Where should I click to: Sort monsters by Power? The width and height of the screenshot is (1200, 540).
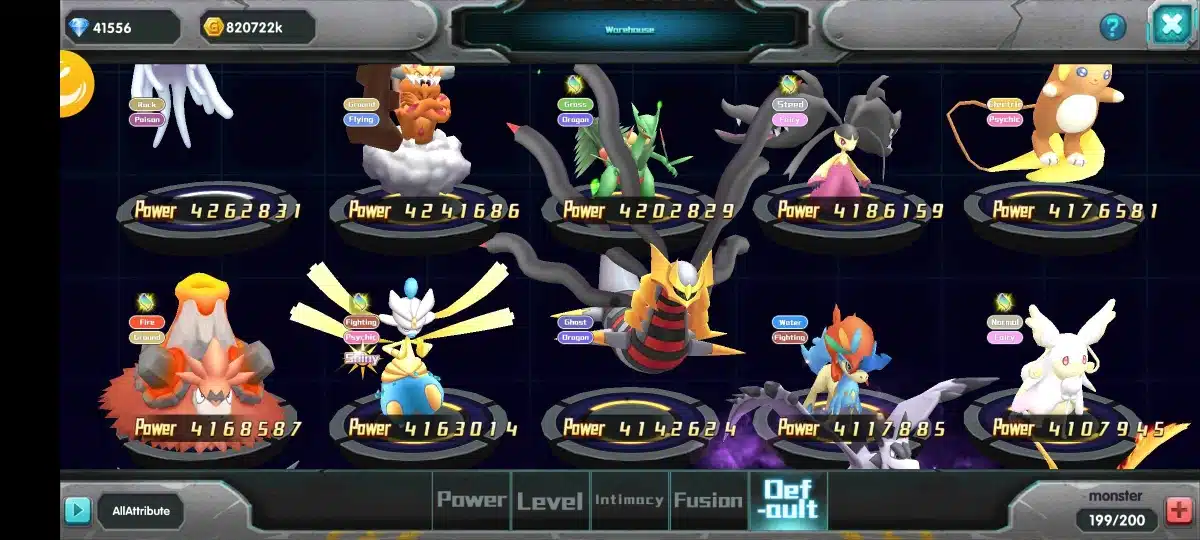[471, 500]
